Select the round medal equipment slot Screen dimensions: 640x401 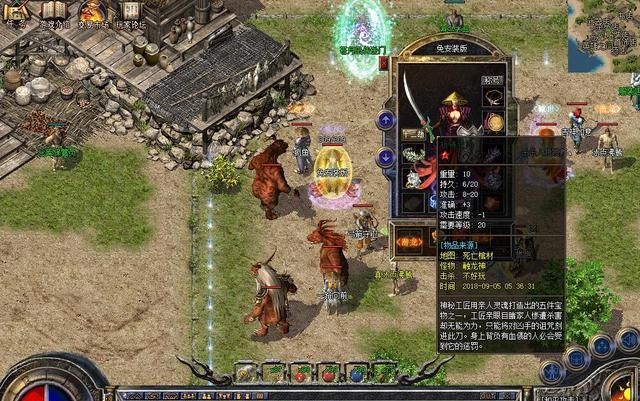pyautogui.click(x=494, y=122)
